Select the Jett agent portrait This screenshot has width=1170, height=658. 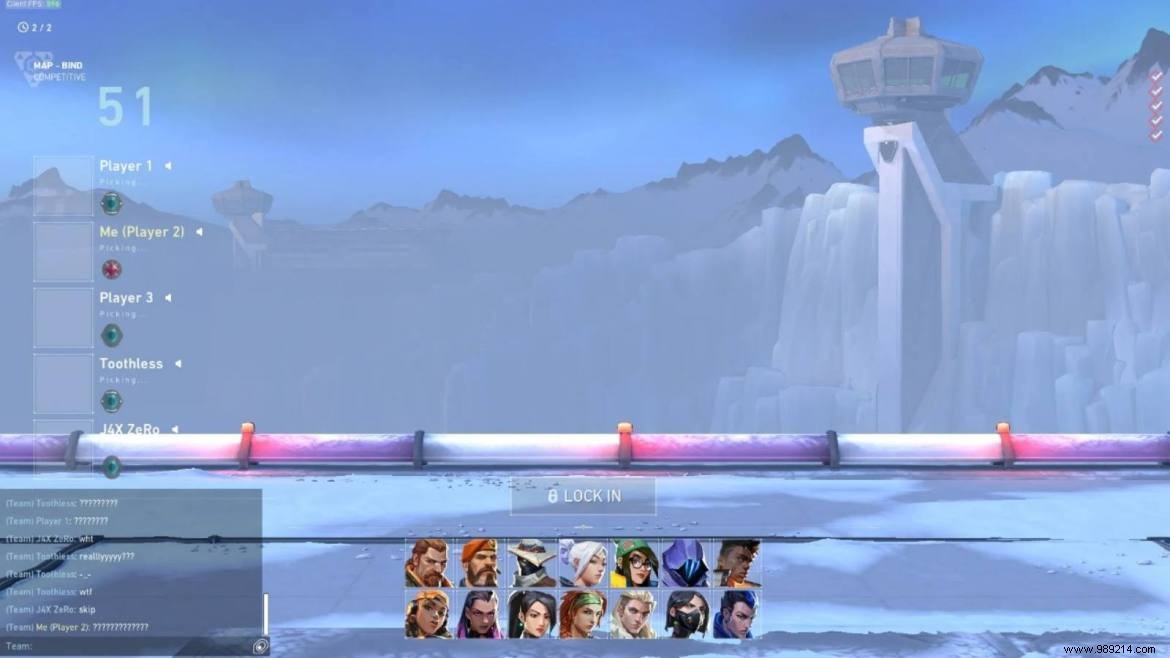coord(582,563)
